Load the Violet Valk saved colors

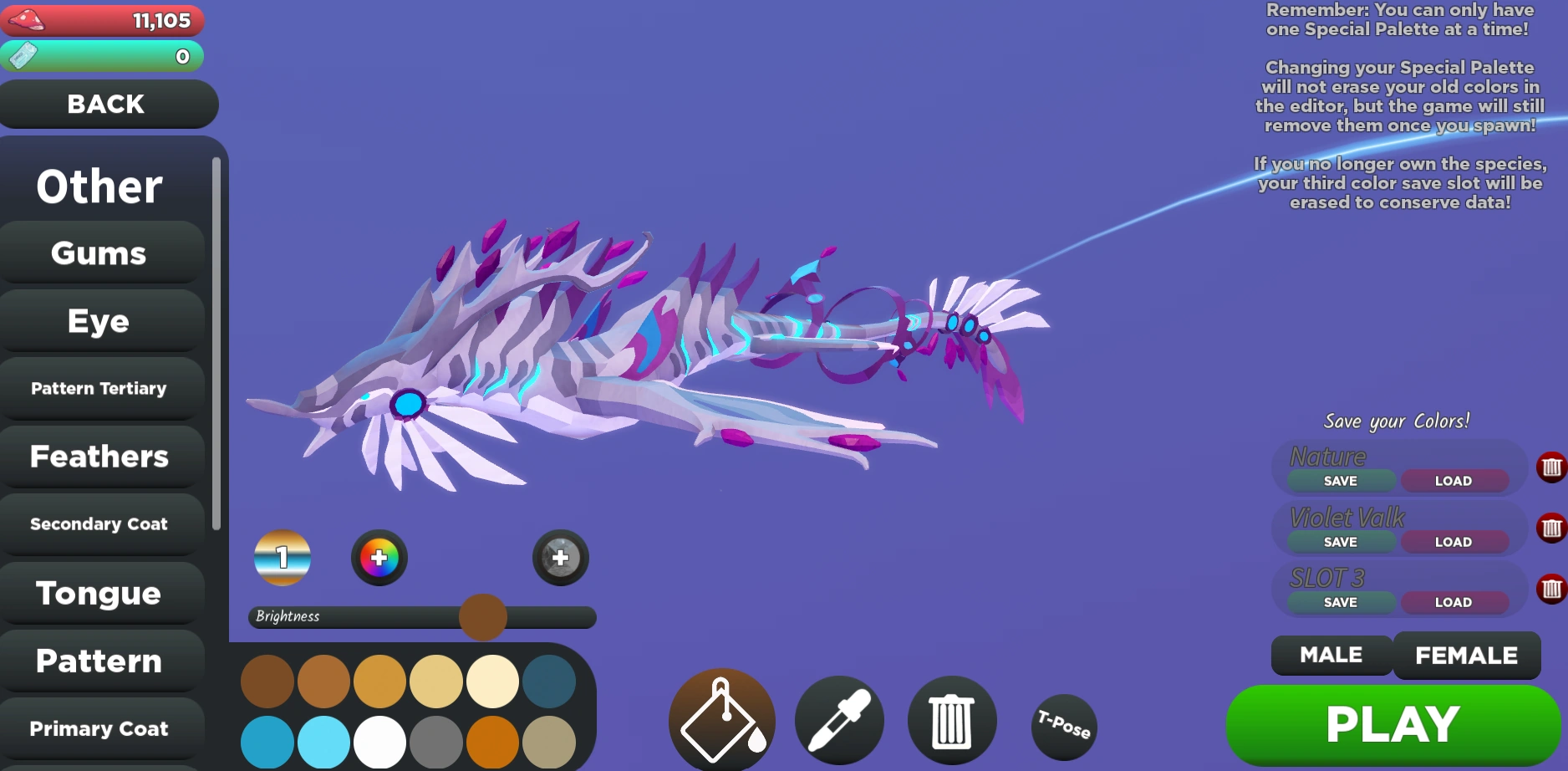click(1454, 542)
